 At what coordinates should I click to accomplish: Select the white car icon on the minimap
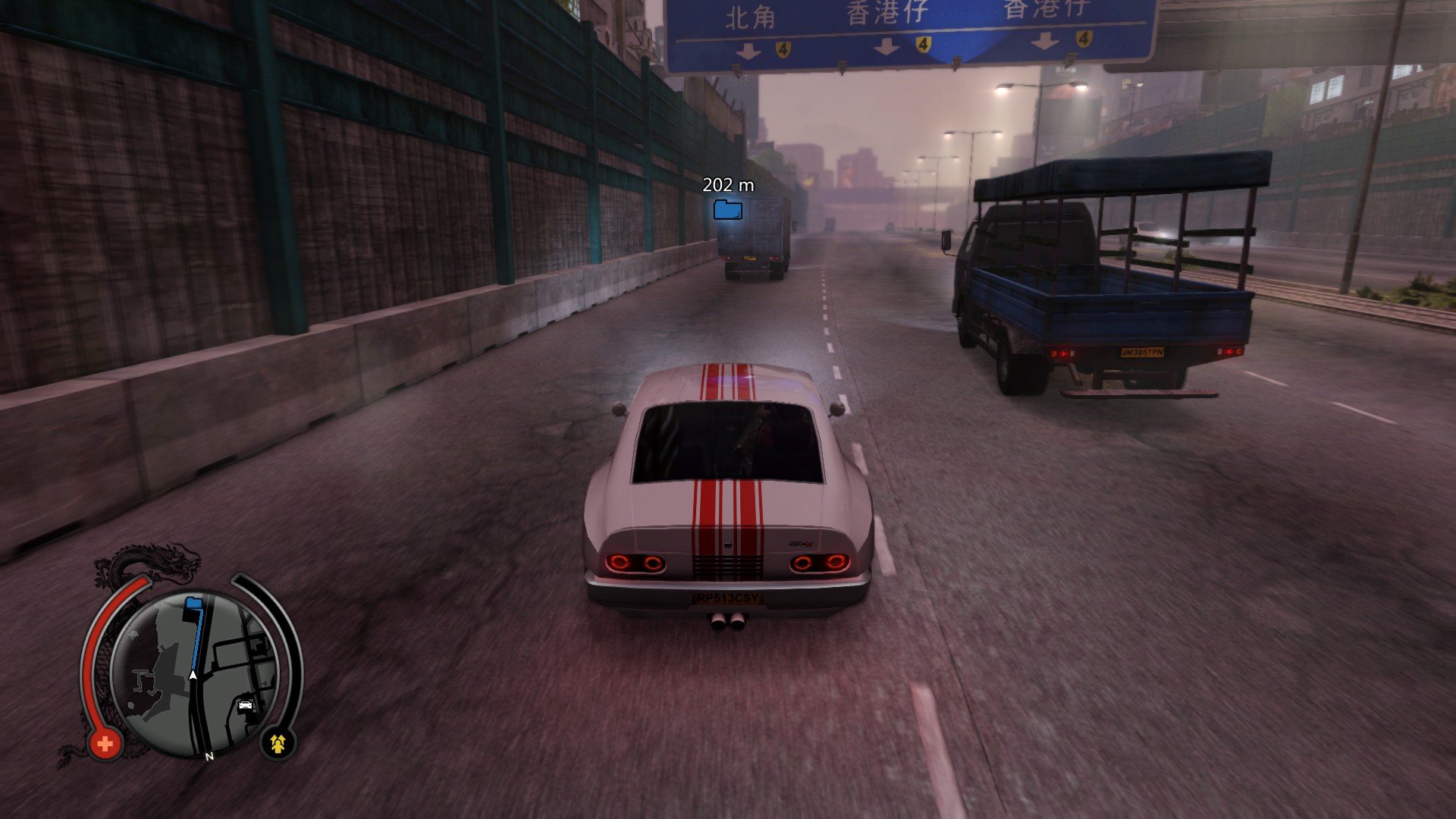tap(244, 704)
